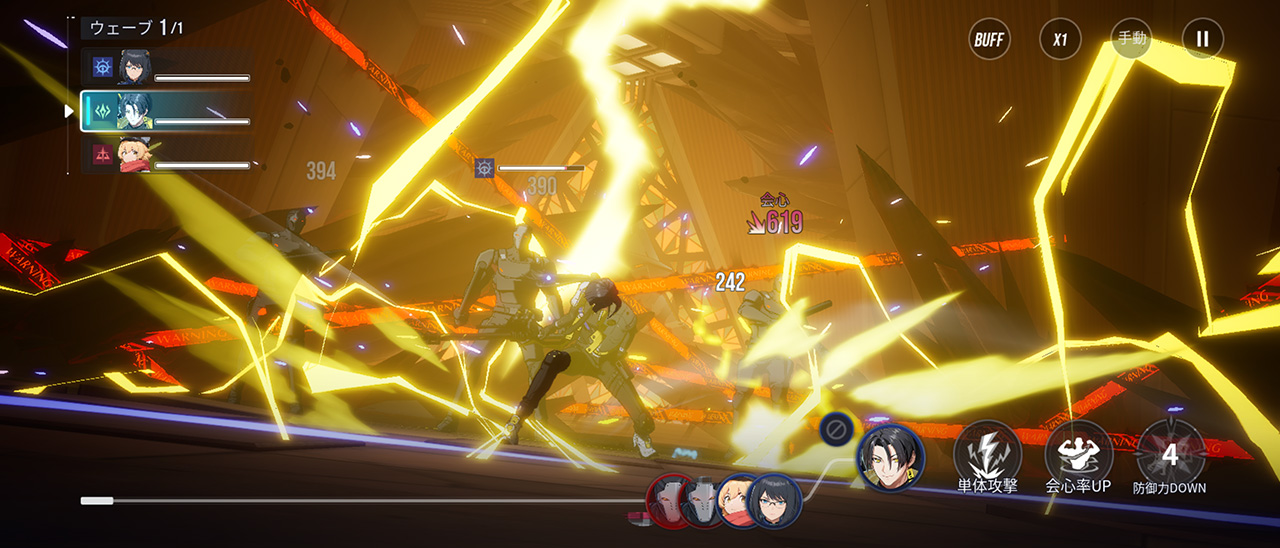1280x548 pixels.
Task: Select the glasses-wearing girl in party list
Action: tap(166, 67)
